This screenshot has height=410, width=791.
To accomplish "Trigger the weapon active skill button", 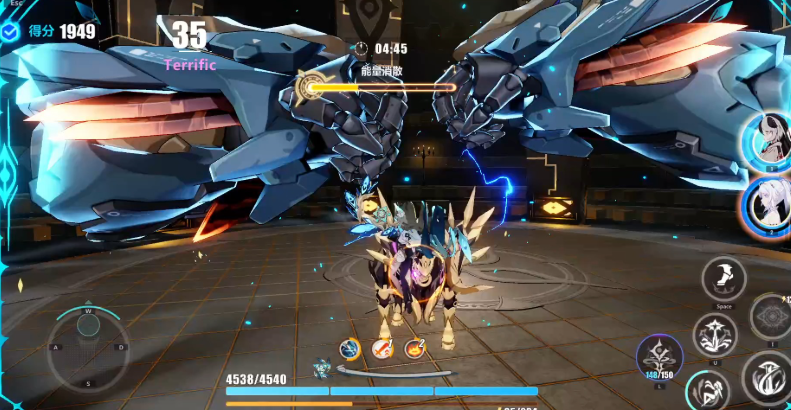I will coord(716,334).
